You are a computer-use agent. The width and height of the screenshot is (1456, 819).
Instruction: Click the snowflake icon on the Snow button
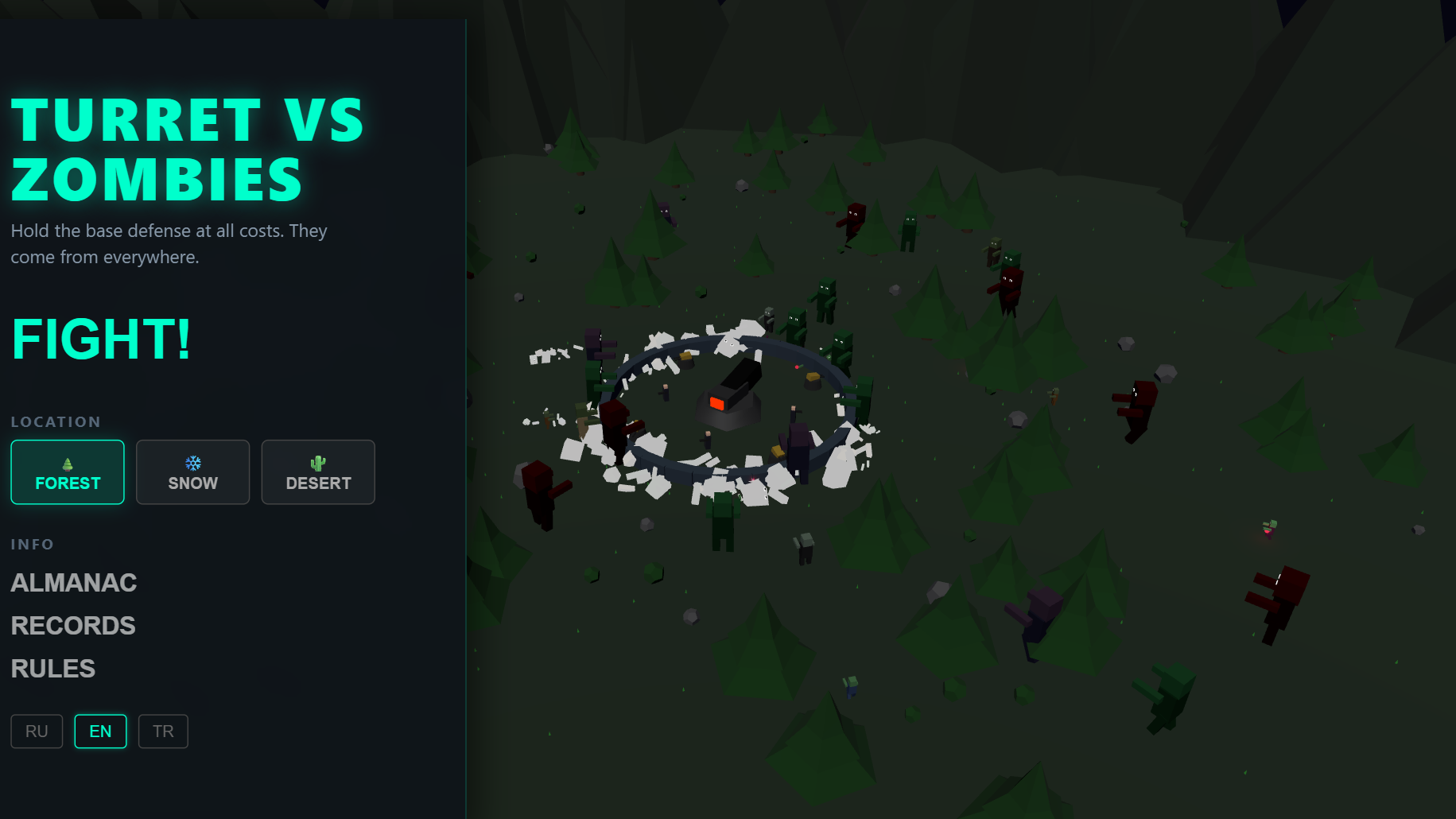tap(192, 461)
